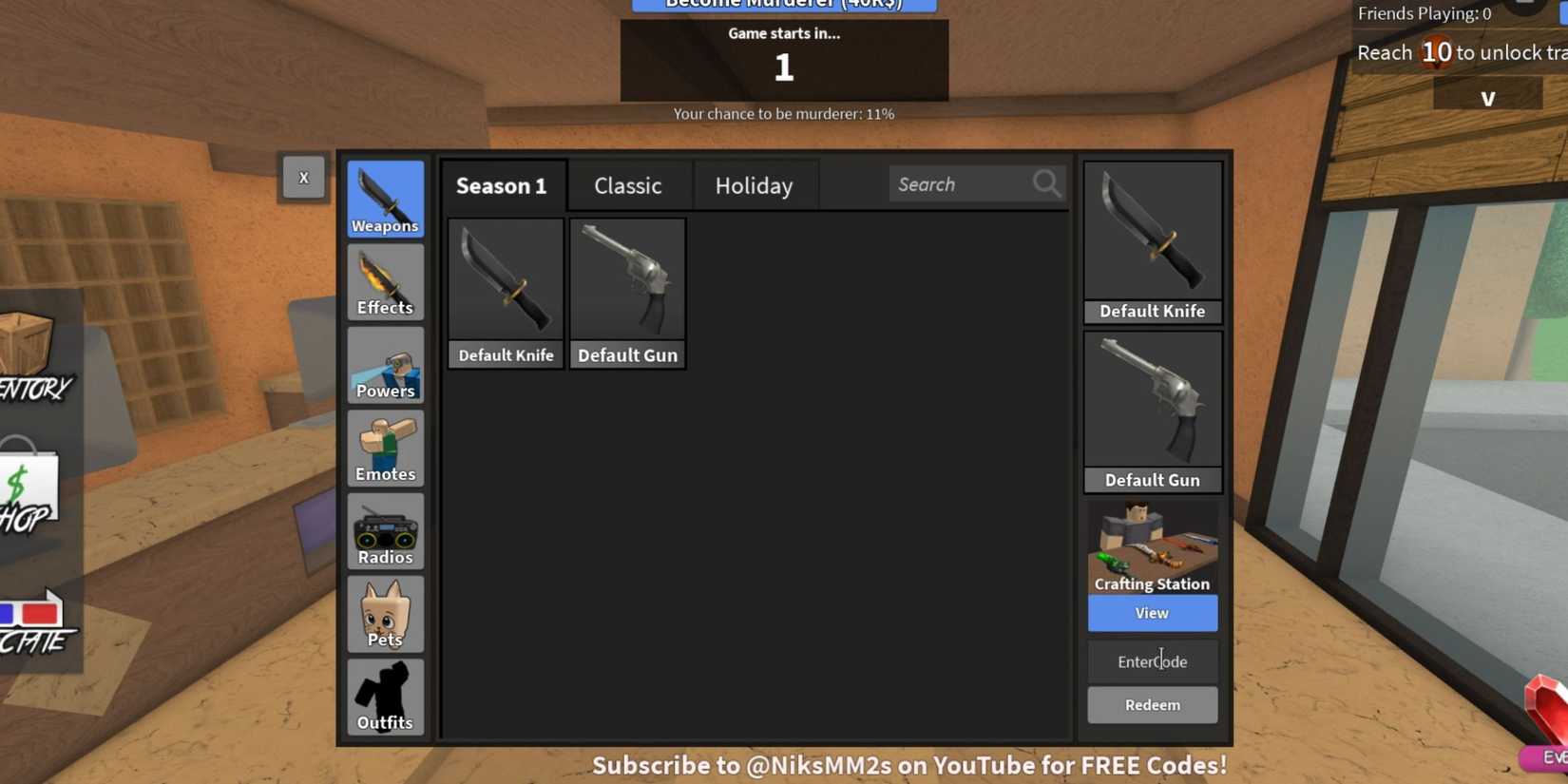Click the Become Murderer purchase button

pyautogui.click(x=784, y=5)
